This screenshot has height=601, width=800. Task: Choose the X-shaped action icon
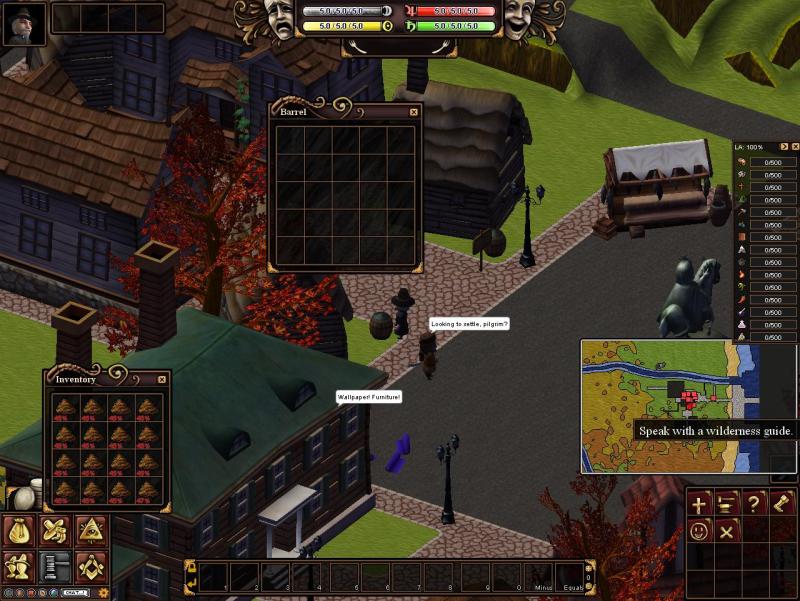[727, 531]
